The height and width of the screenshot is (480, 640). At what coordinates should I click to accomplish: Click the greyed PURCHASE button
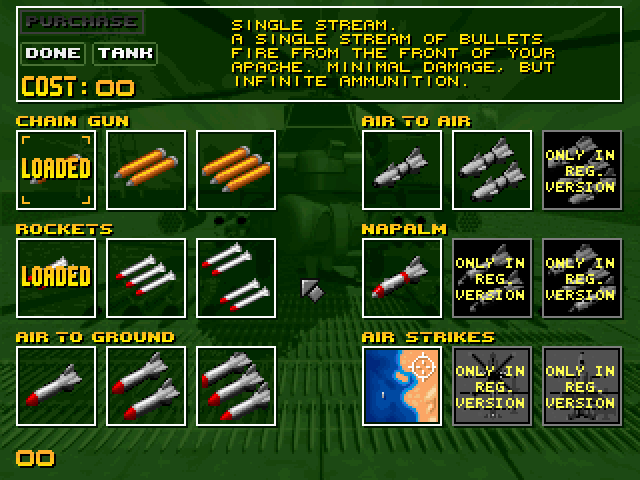point(81,21)
